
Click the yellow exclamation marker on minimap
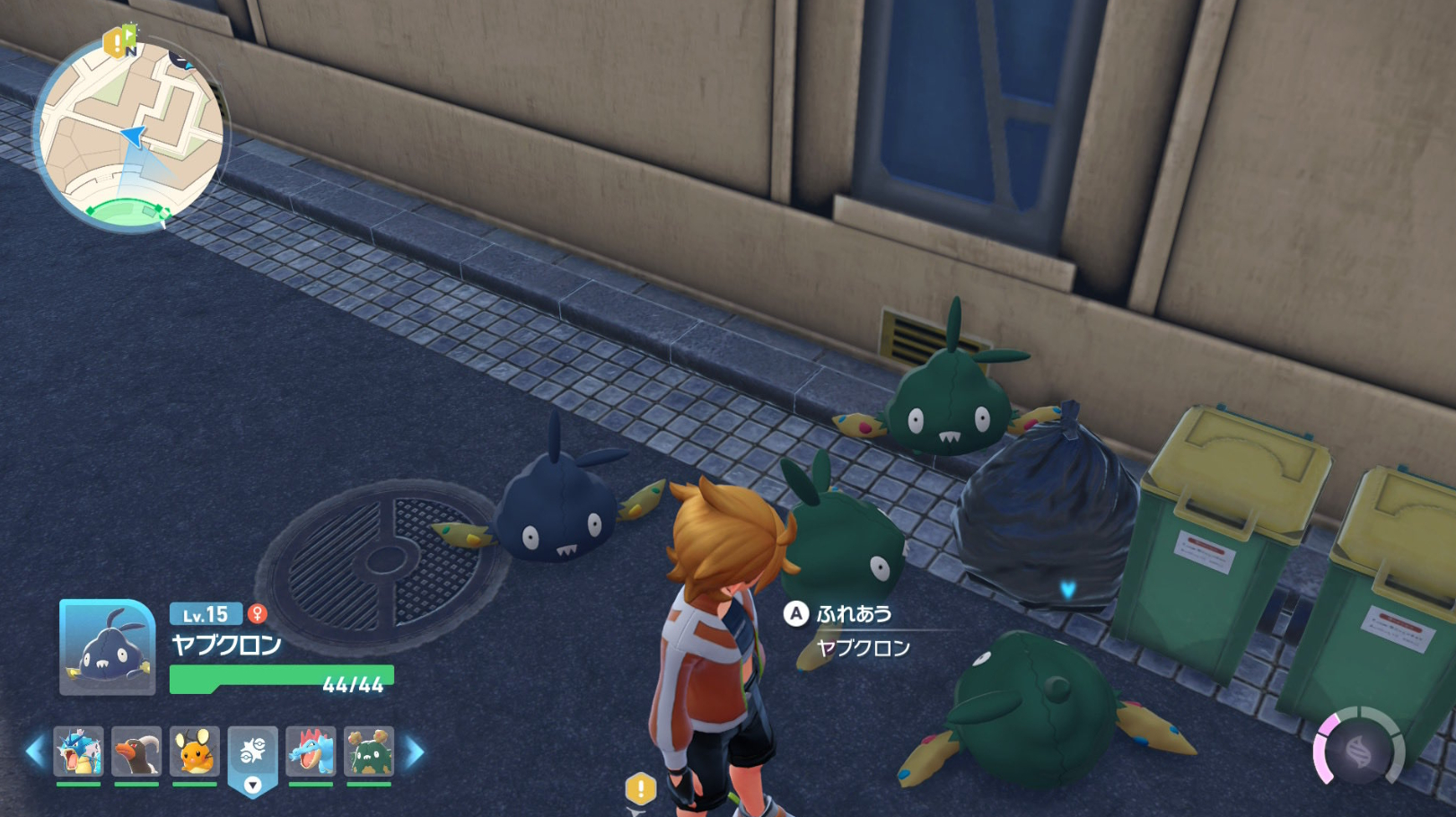click(115, 42)
